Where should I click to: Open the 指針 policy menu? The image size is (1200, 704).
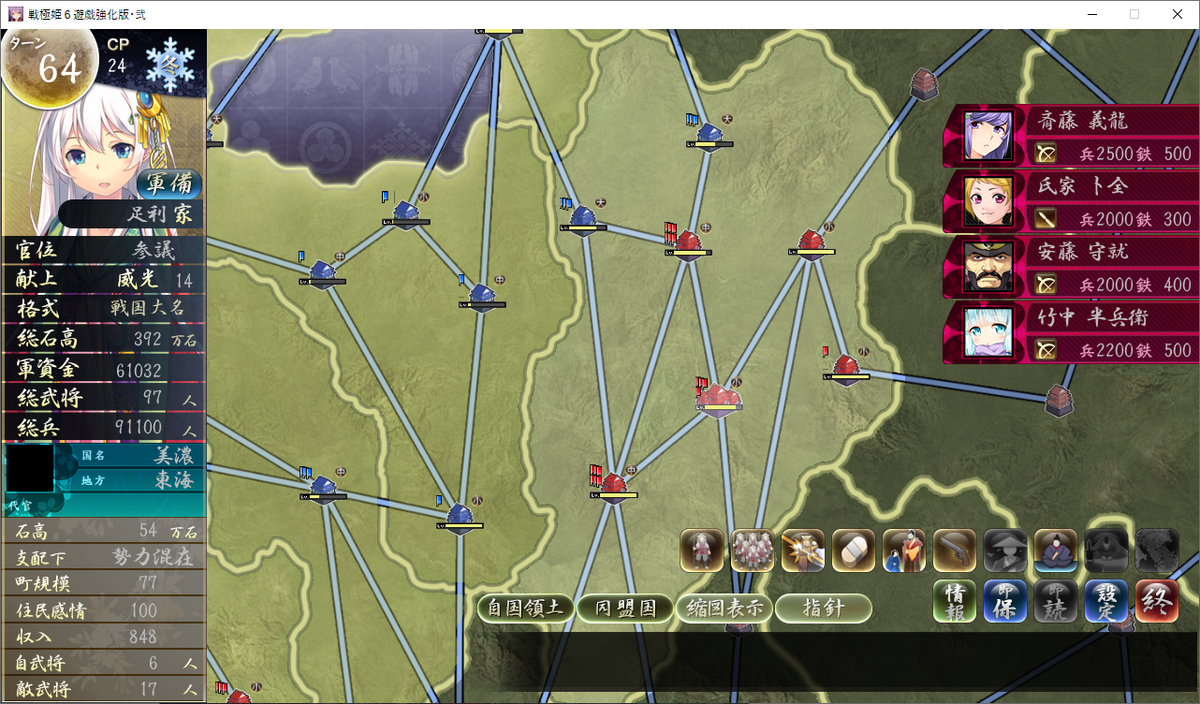pos(823,608)
